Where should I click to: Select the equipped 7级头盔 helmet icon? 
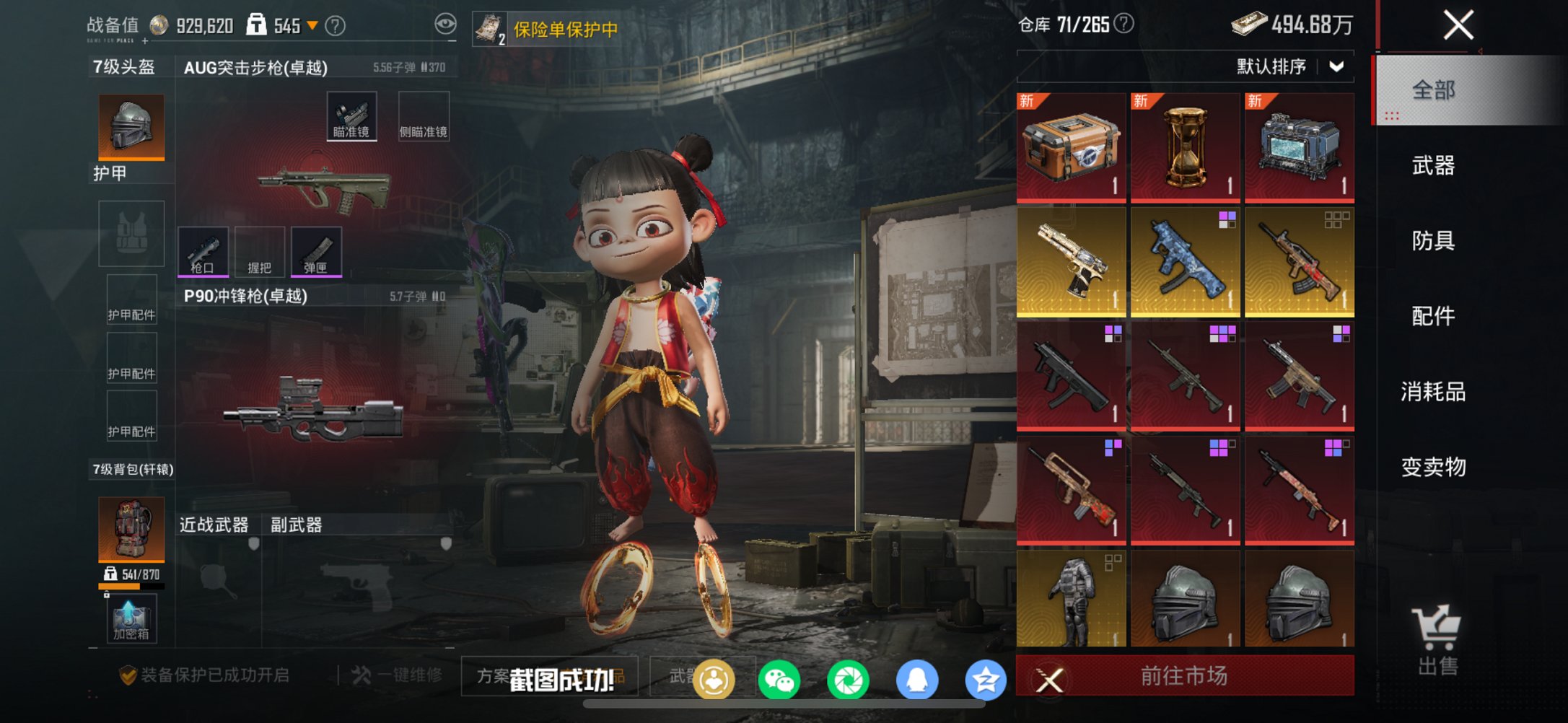(x=130, y=127)
